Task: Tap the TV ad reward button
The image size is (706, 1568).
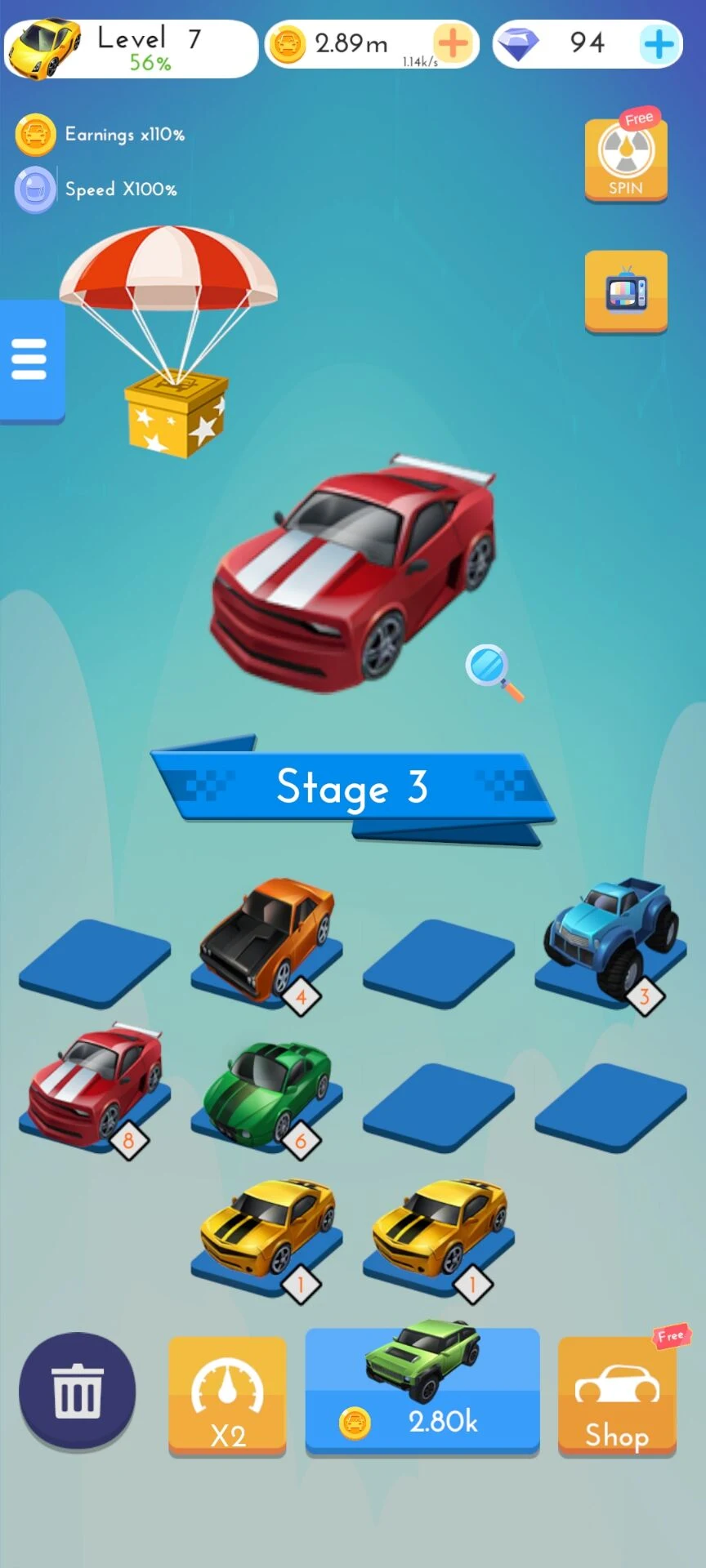Action: pos(626,292)
